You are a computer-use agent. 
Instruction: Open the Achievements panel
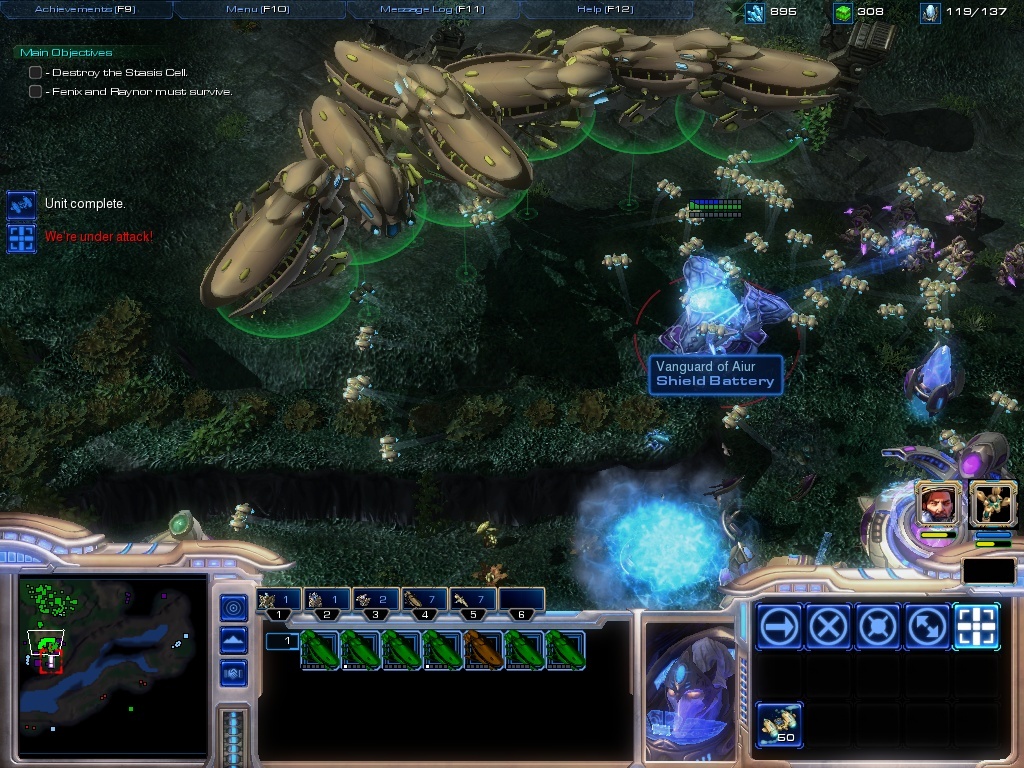pos(85,10)
